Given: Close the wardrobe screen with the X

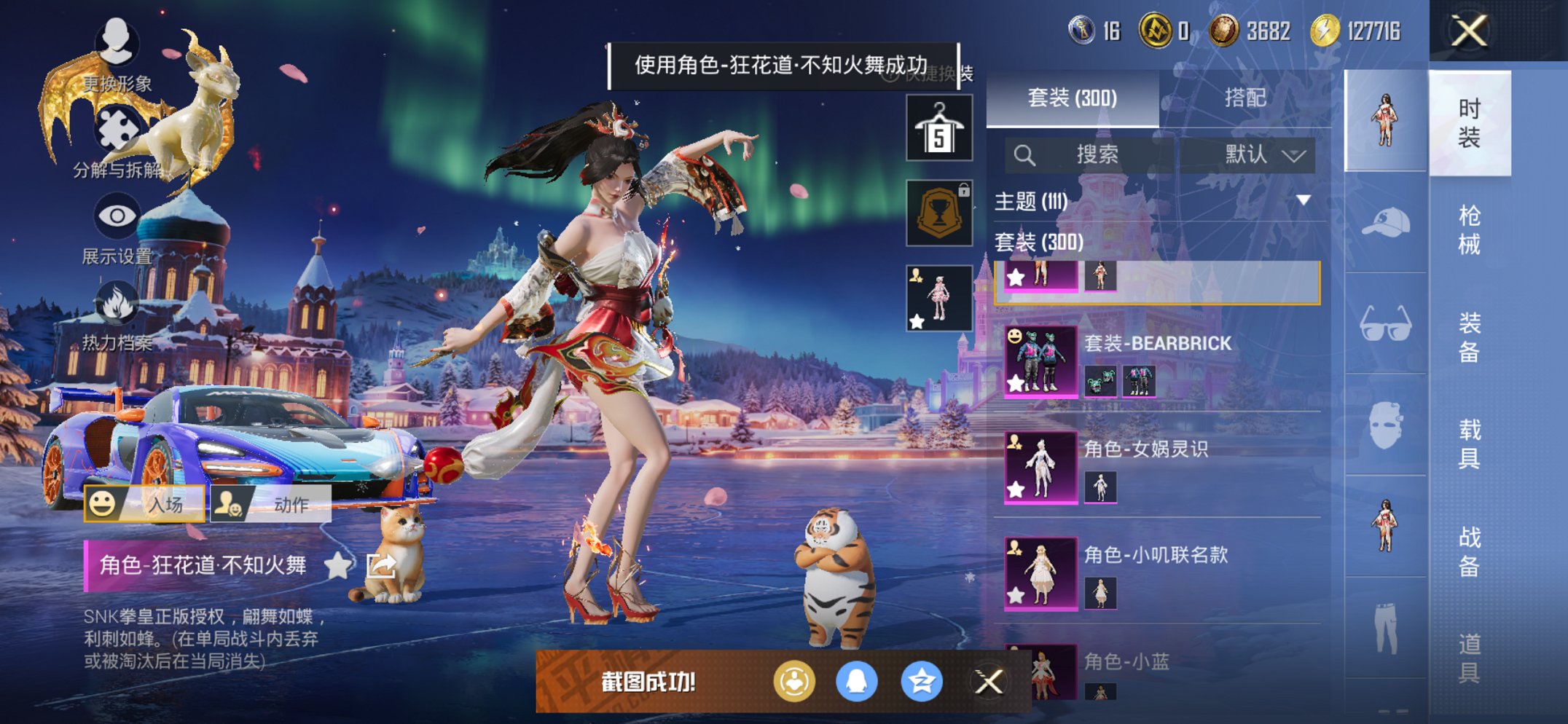Looking at the screenshot, I should [x=1468, y=31].
